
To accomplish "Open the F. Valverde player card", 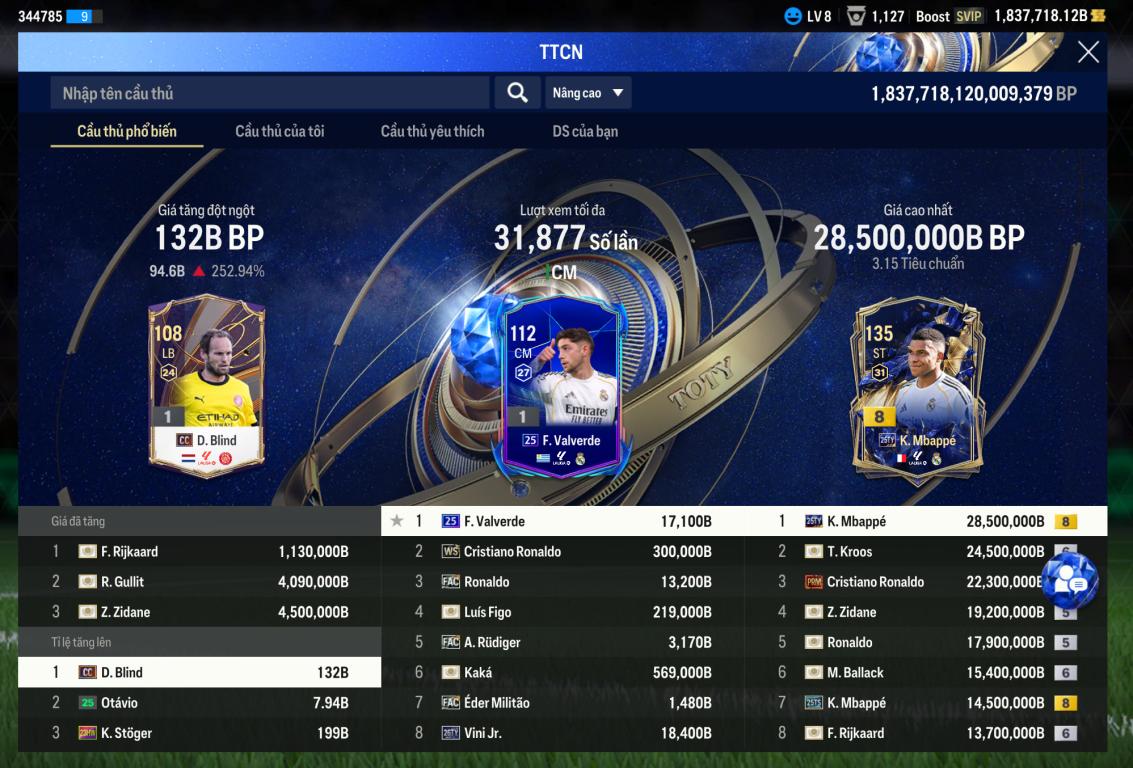I will tap(561, 386).
